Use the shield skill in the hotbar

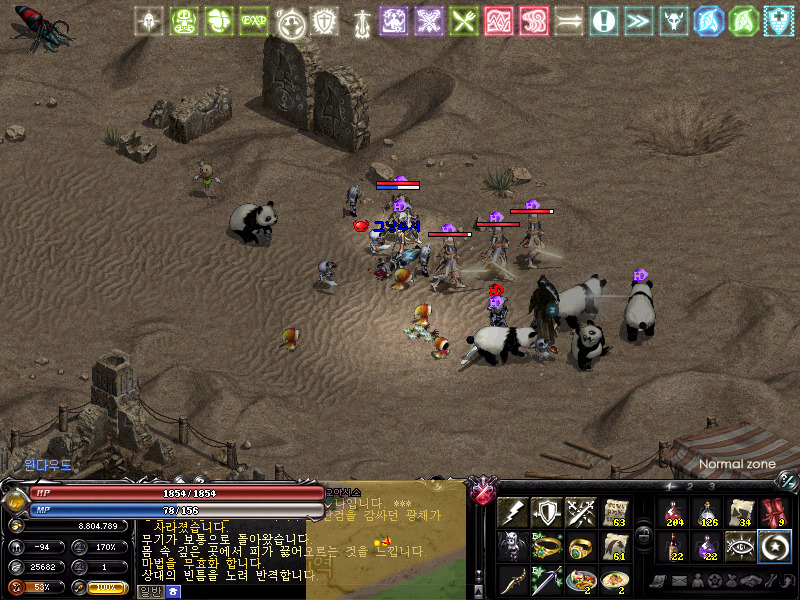pyautogui.click(x=547, y=513)
